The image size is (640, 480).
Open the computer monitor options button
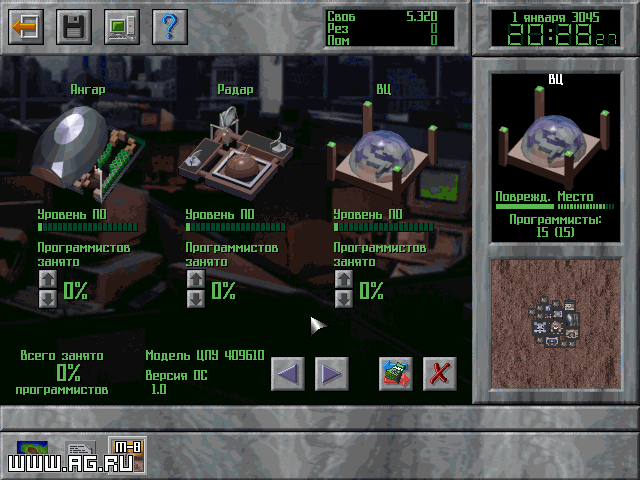pos(122,26)
